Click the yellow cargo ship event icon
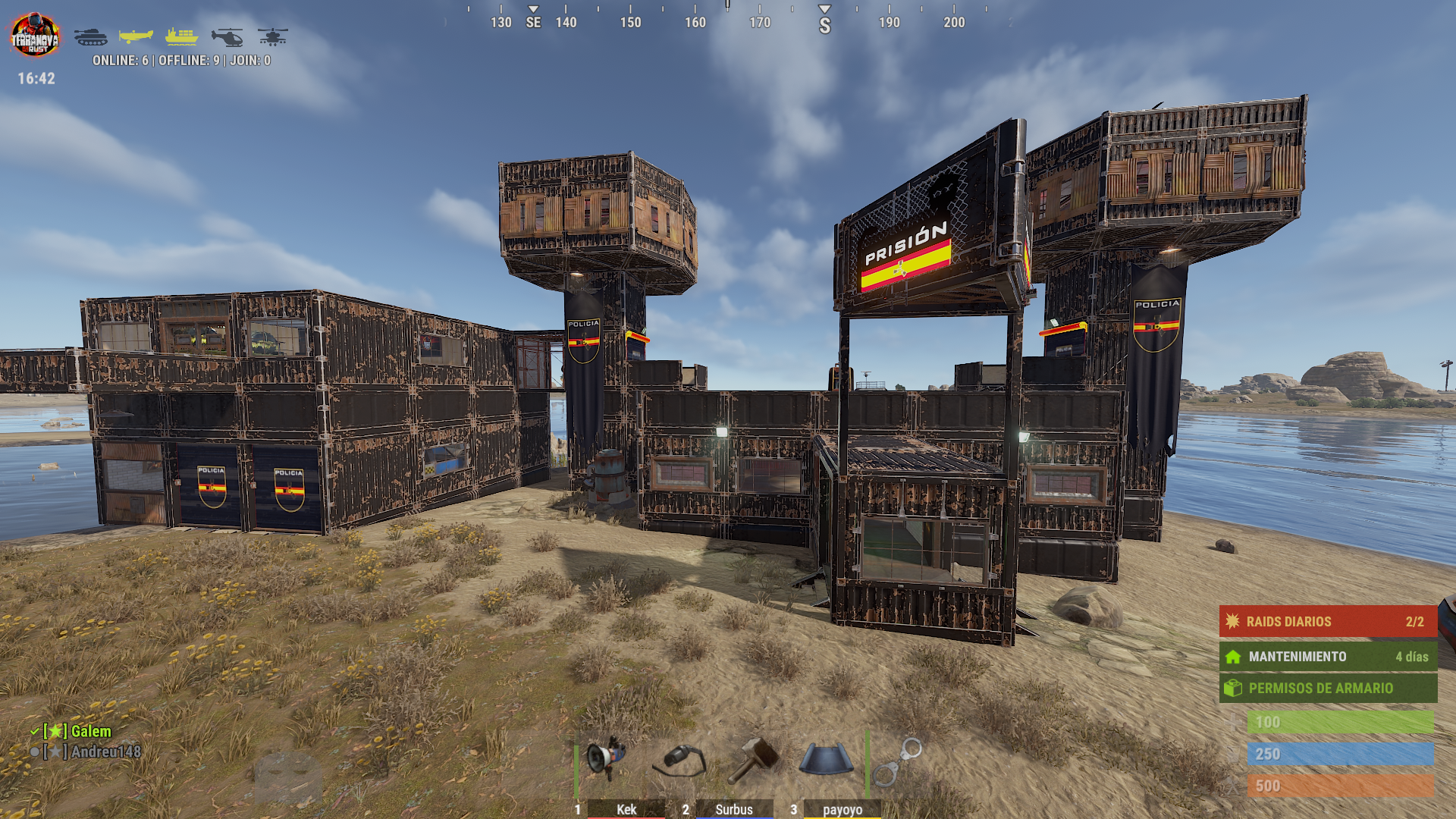The width and height of the screenshot is (1456, 819). pos(182,36)
